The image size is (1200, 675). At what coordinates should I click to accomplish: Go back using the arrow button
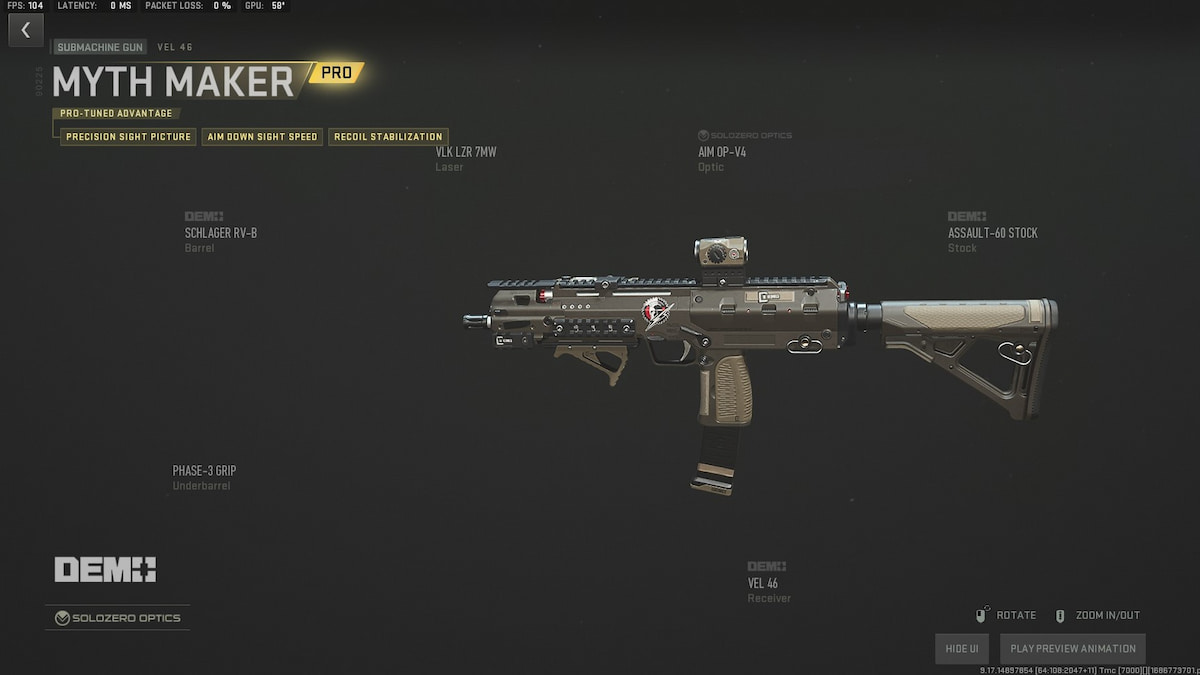(x=26, y=30)
